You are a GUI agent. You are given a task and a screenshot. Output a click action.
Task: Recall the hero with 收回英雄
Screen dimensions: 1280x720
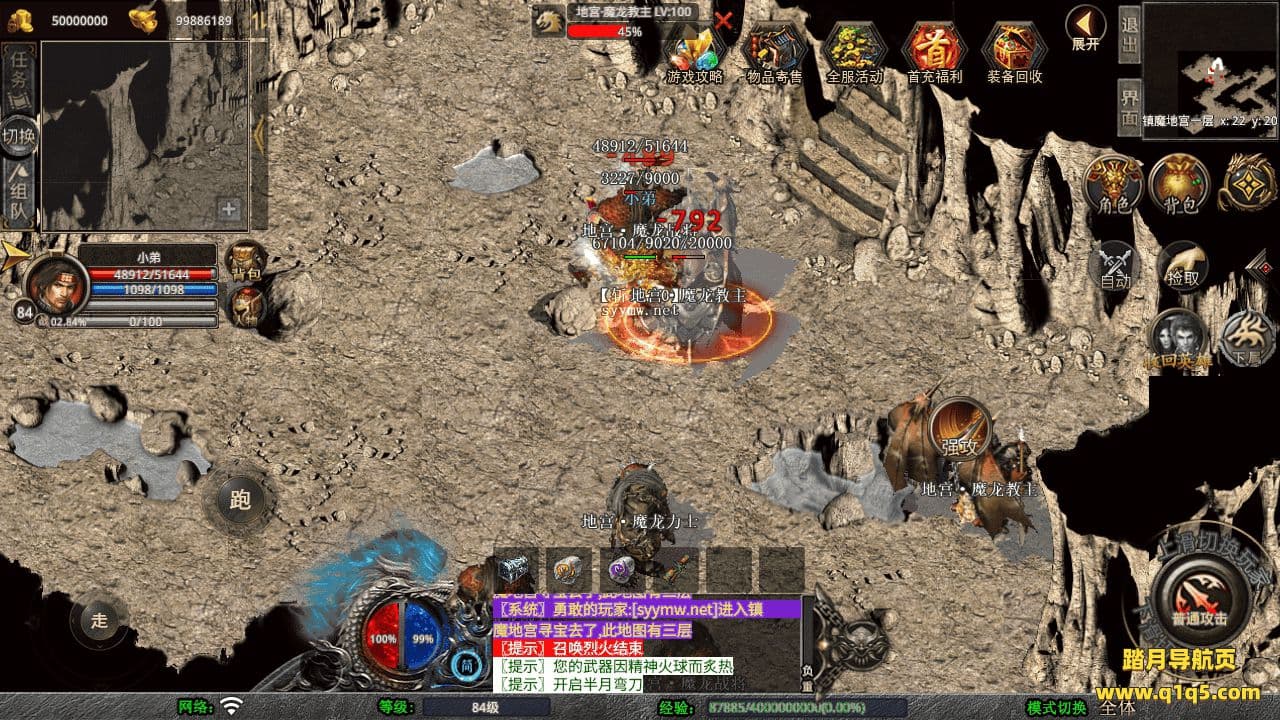[1176, 340]
